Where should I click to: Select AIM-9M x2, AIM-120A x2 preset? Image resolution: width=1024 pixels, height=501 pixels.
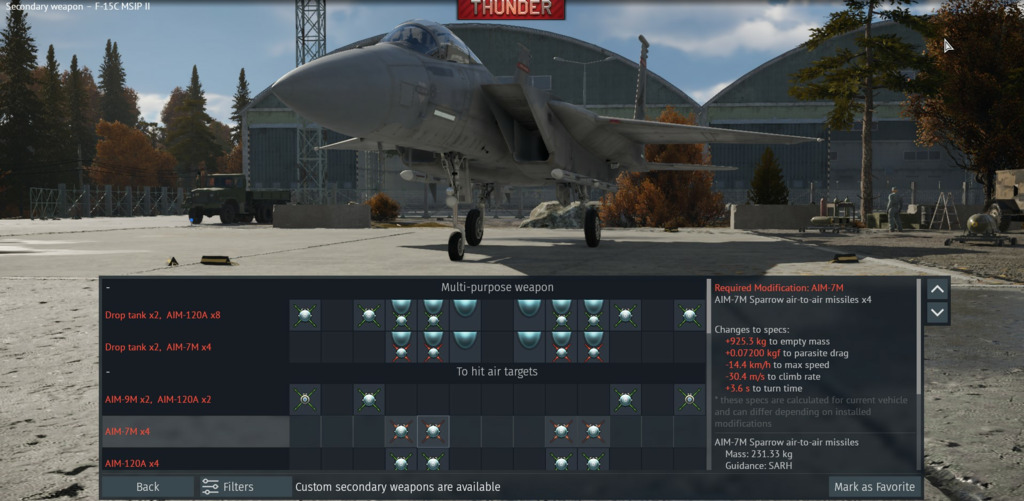coord(158,399)
